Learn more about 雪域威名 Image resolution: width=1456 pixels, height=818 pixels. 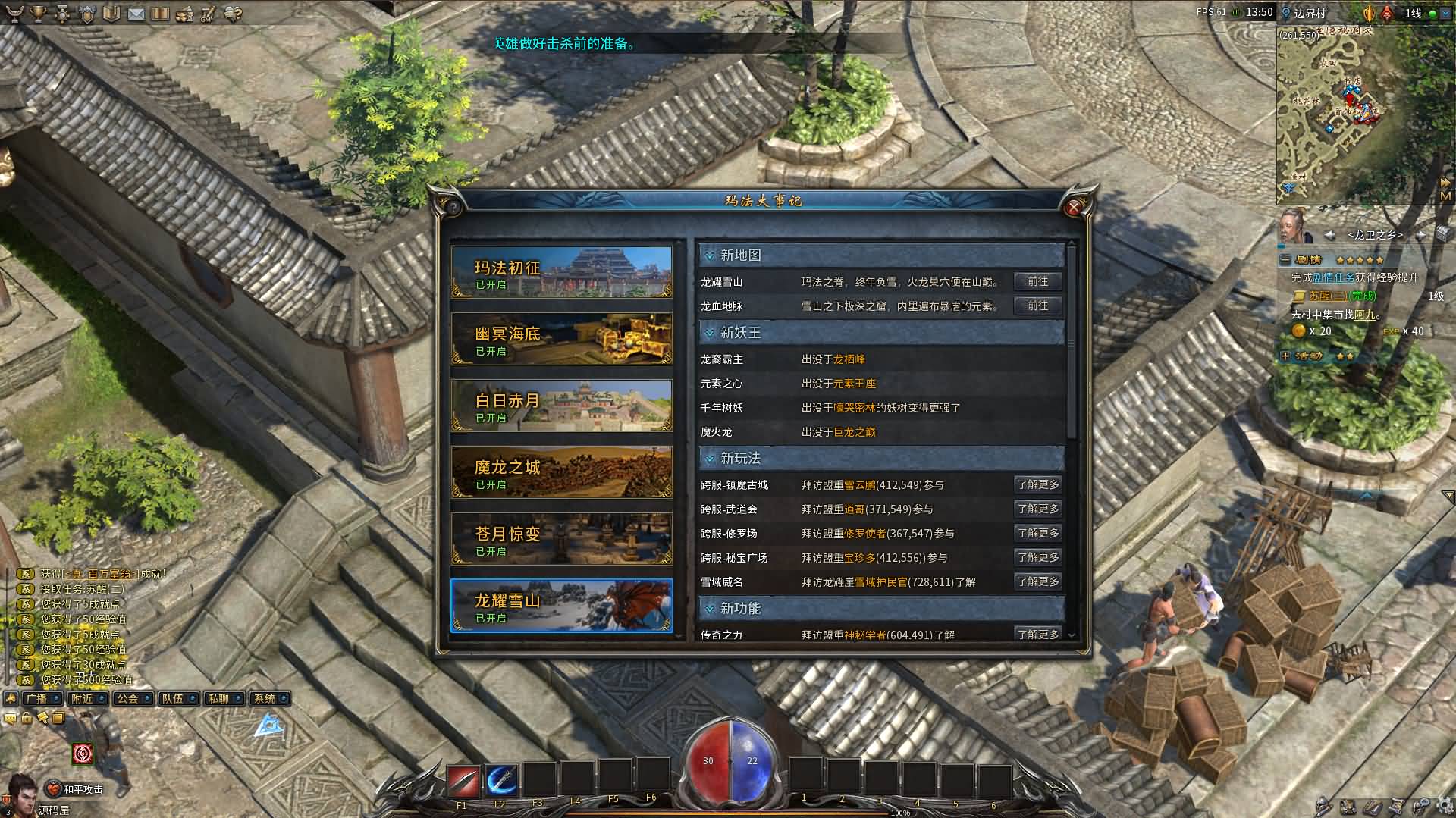pyautogui.click(x=1037, y=582)
